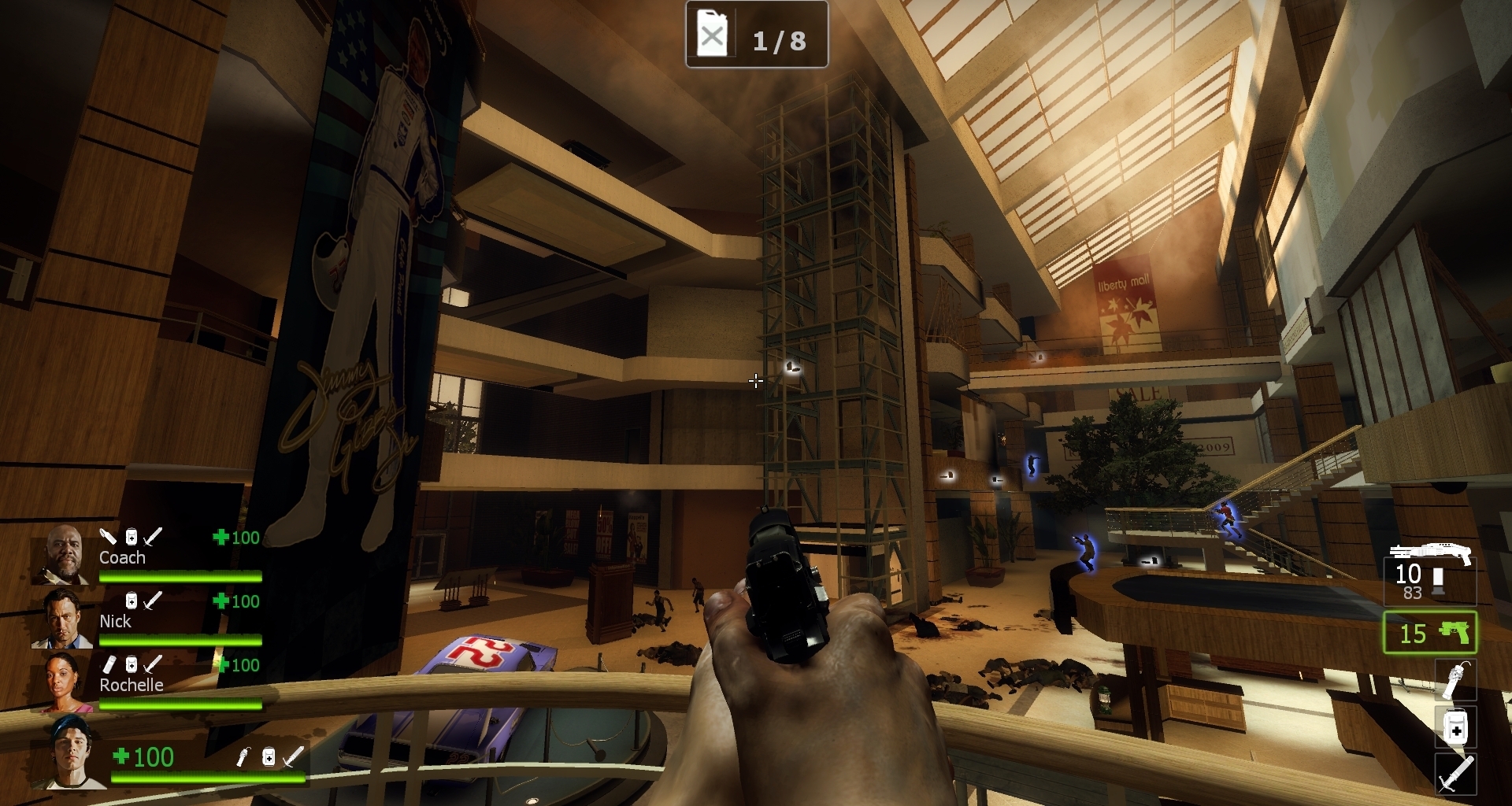1512x806 pixels.
Task: Click Rochelle's bile jar item icon
Action: tap(109, 664)
